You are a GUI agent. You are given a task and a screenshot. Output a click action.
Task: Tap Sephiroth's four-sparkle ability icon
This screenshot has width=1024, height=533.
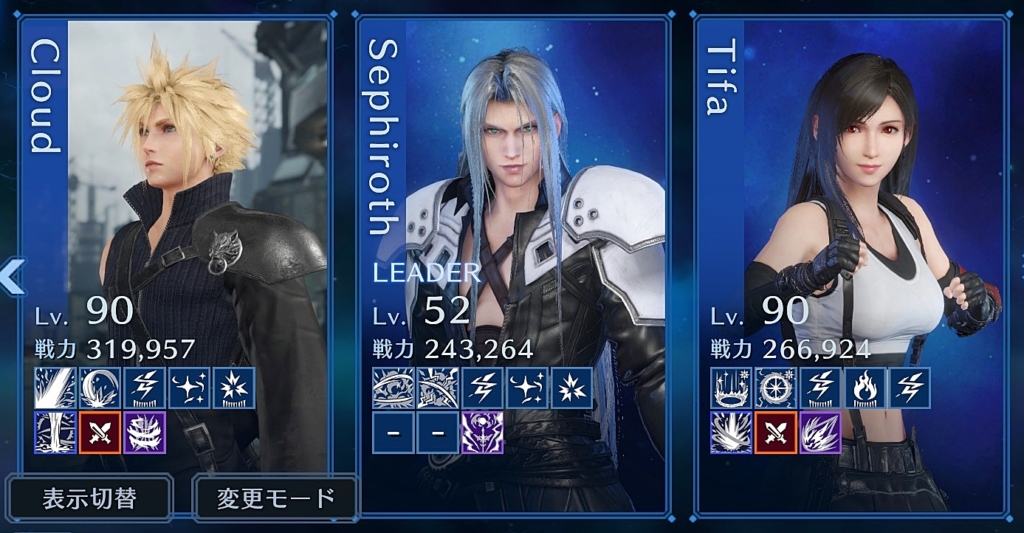(x=527, y=387)
